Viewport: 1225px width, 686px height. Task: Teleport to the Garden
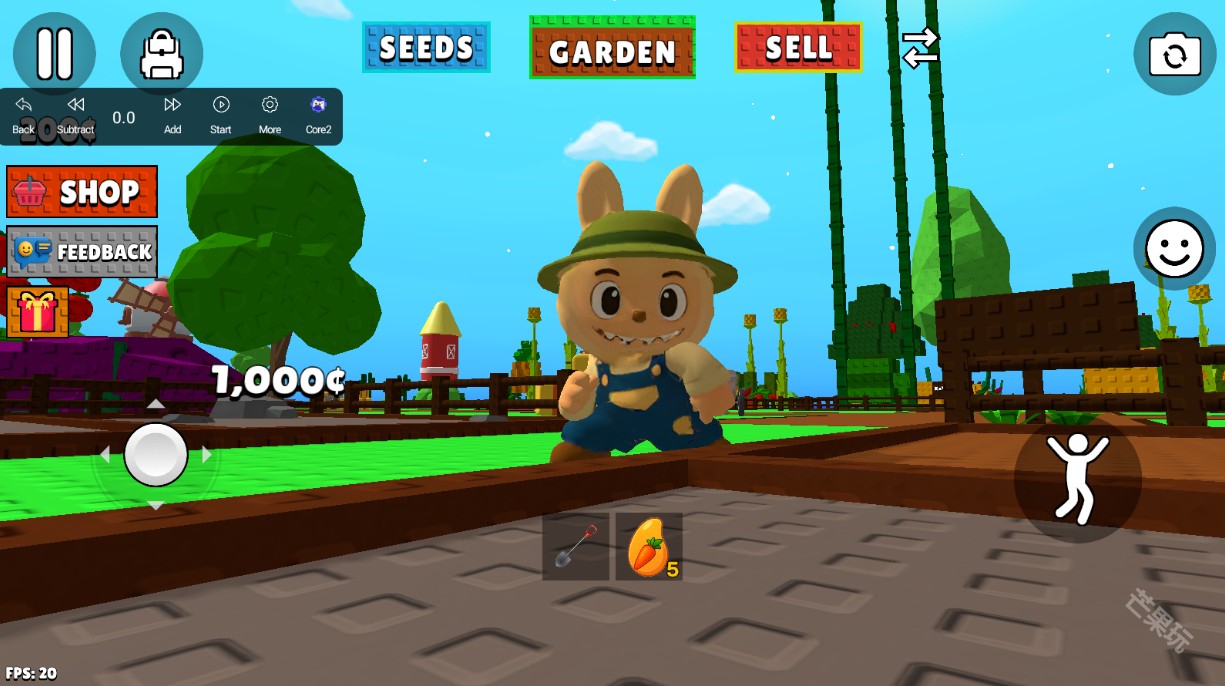[612, 48]
